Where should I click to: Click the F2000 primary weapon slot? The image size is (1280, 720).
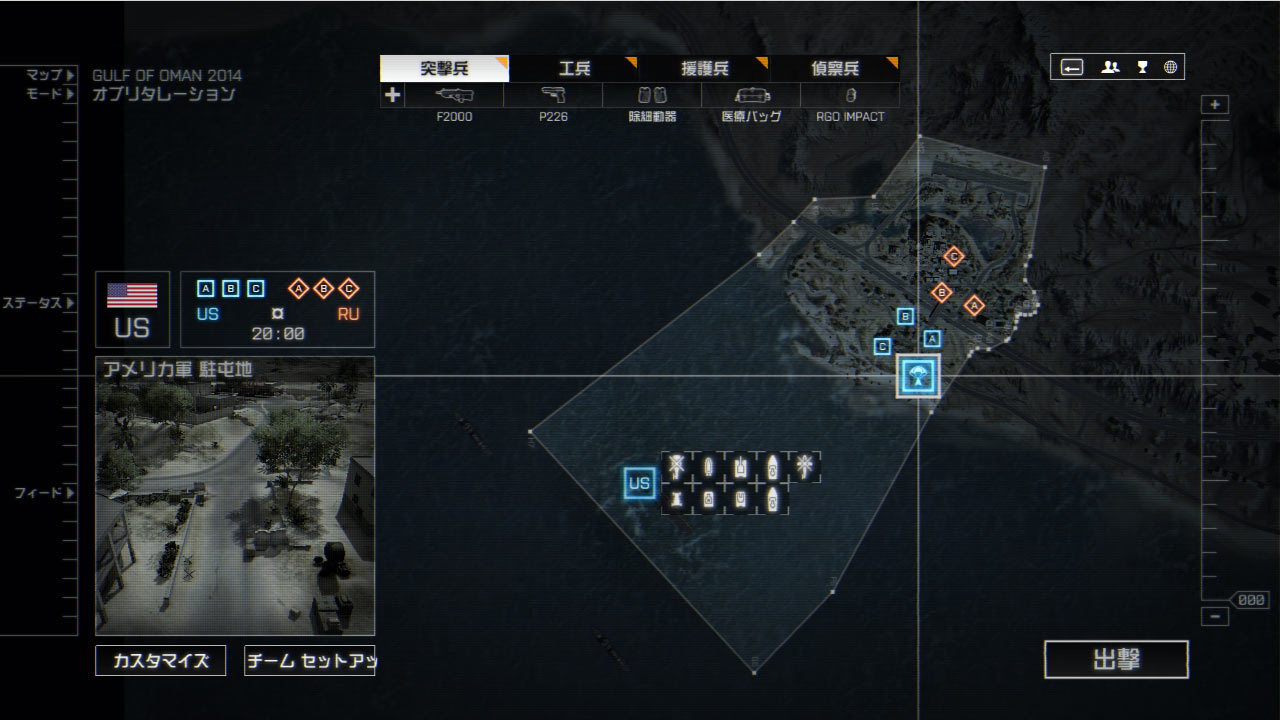[x=454, y=96]
